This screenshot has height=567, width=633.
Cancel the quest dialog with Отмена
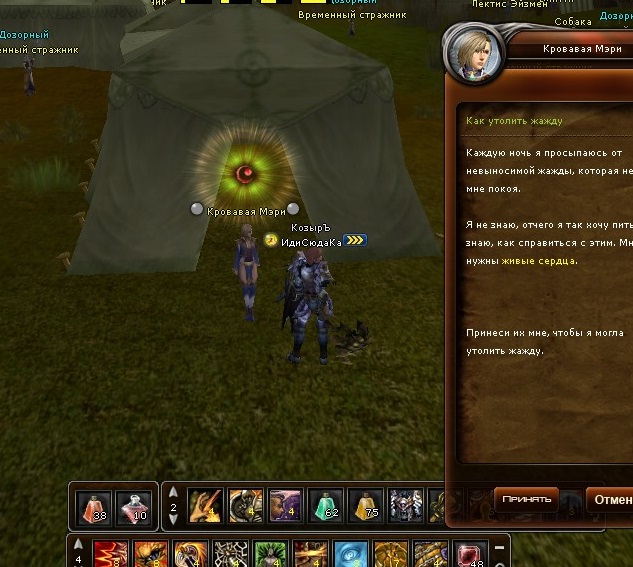pos(610,499)
